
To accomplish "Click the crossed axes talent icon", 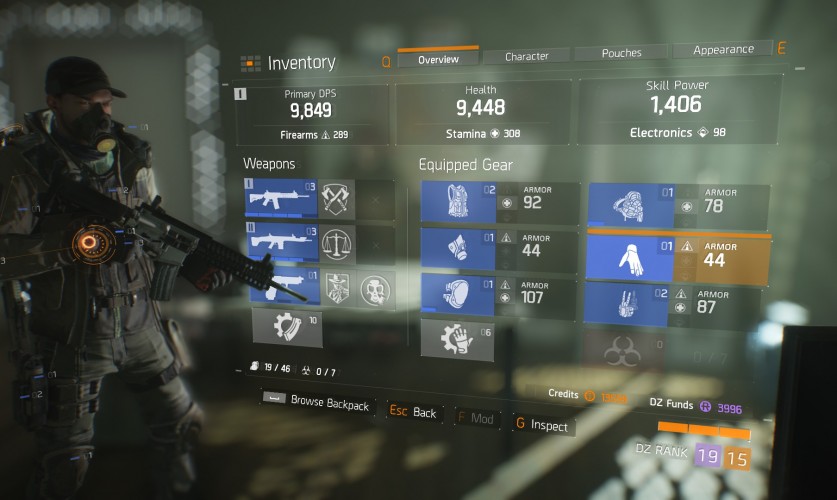I will tap(338, 199).
